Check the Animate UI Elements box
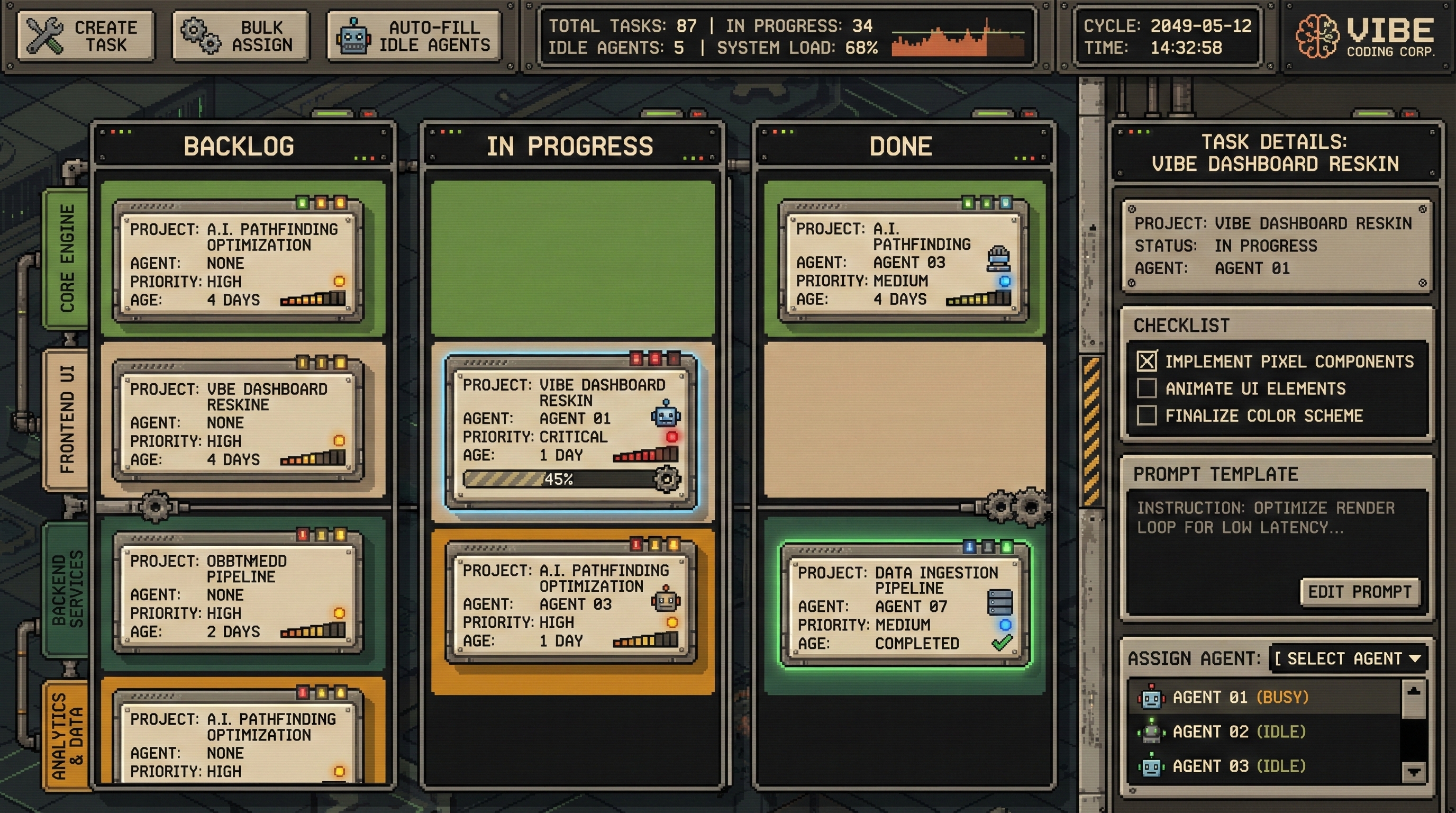This screenshot has height=813, width=1456. (1147, 389)
